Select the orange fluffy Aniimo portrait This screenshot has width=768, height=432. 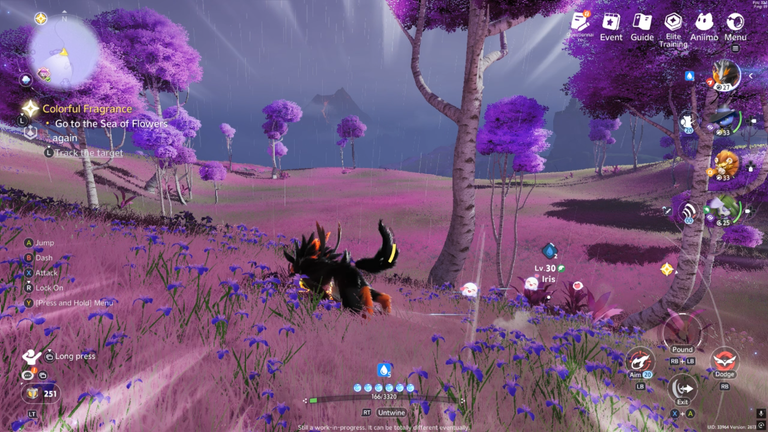click(726, 165)
